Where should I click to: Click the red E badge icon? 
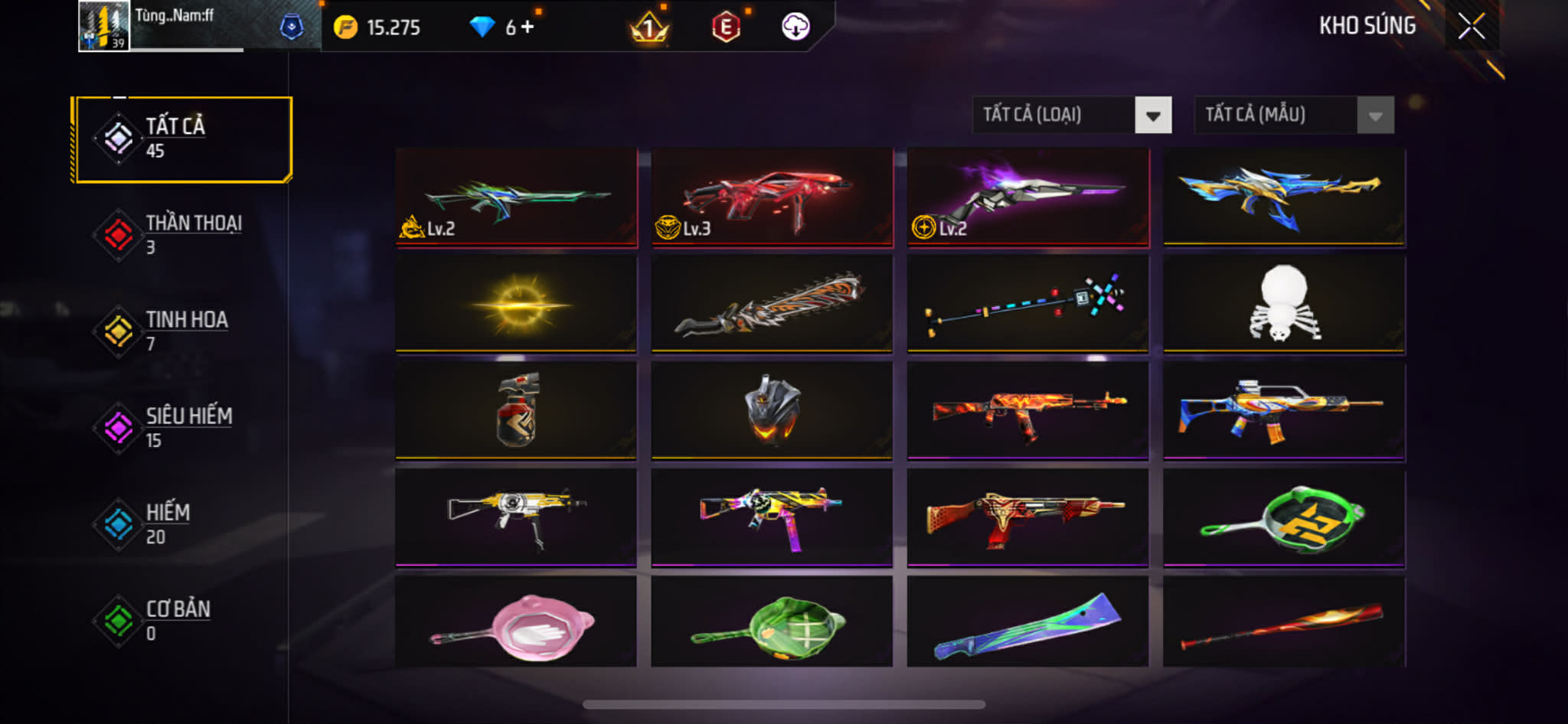coord(725,28)
